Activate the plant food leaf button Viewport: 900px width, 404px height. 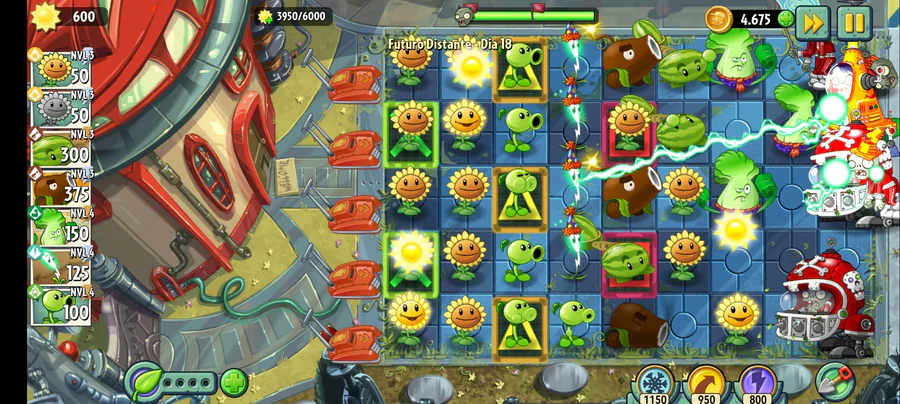pos(145,382)
